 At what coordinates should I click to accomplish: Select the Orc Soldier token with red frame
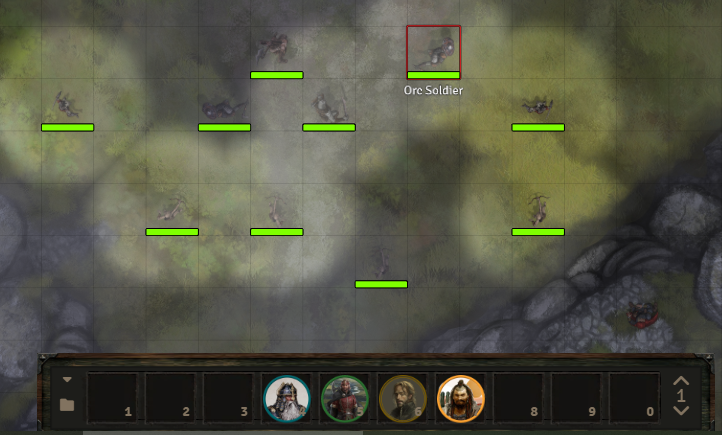click(x=433, y=51)
